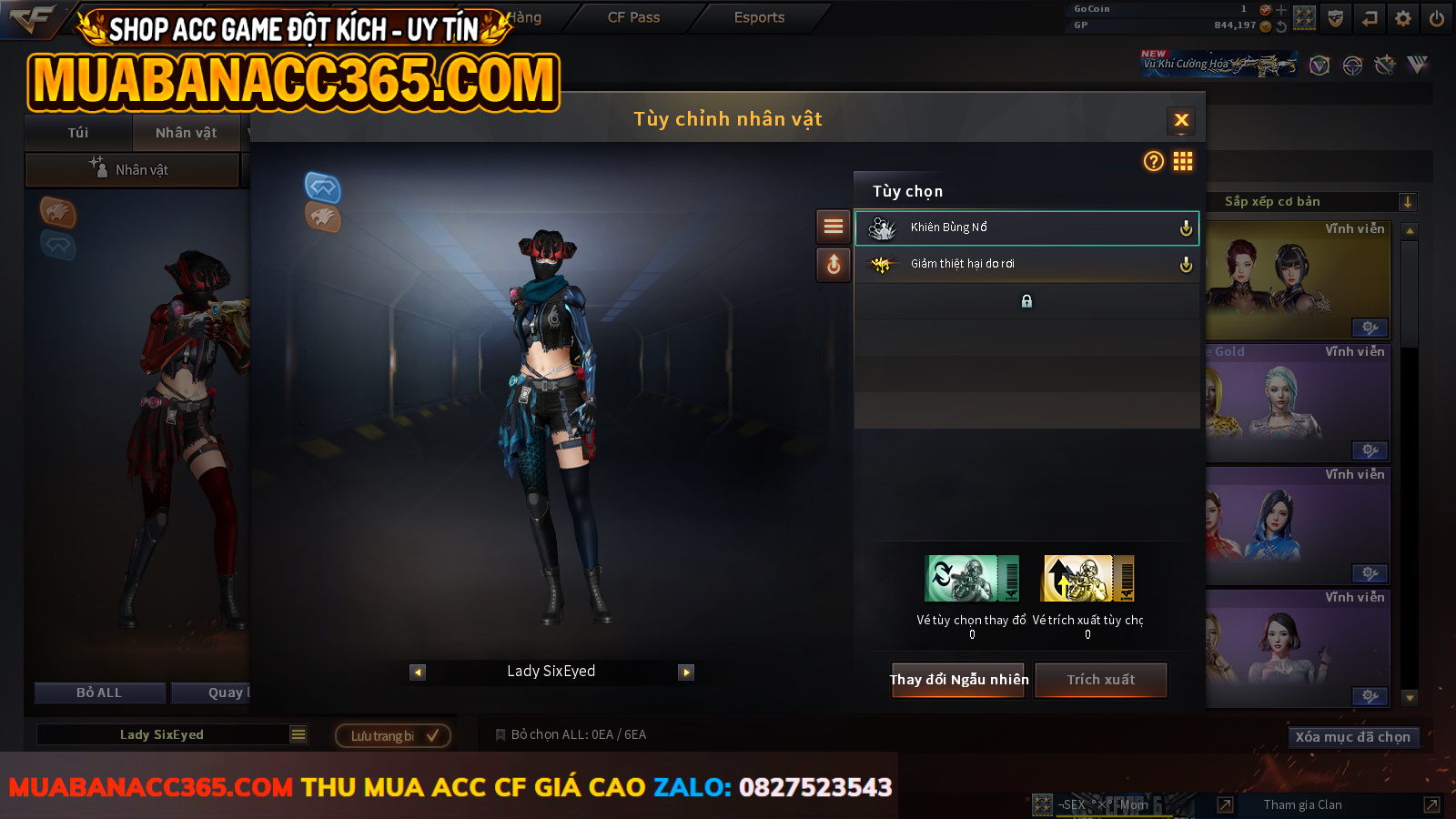
Task: Click Xóa mục đã chọn button
Action: (x=1352, y=737)
